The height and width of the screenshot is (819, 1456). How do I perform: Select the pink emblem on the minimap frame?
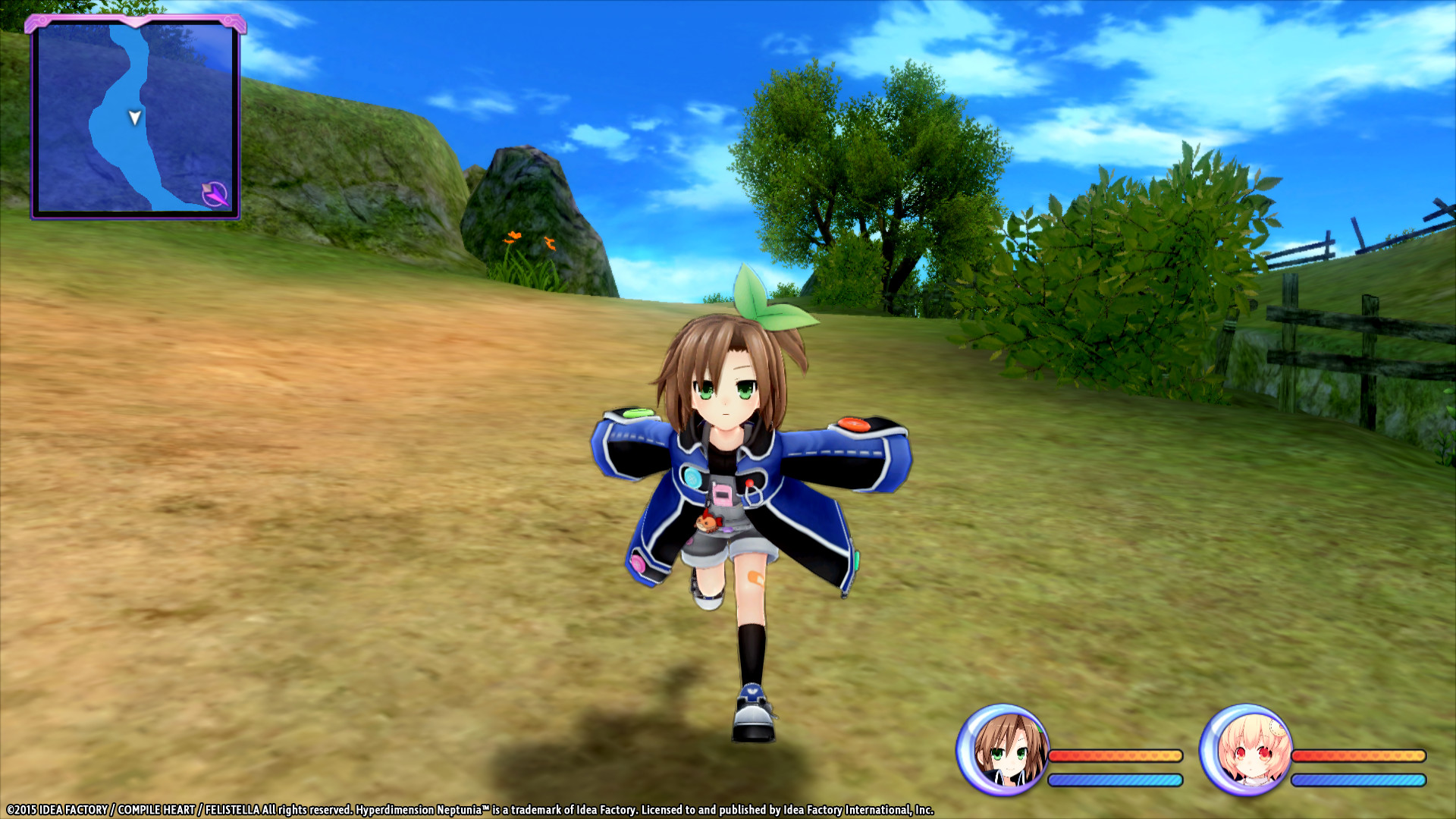coord(135,18)
